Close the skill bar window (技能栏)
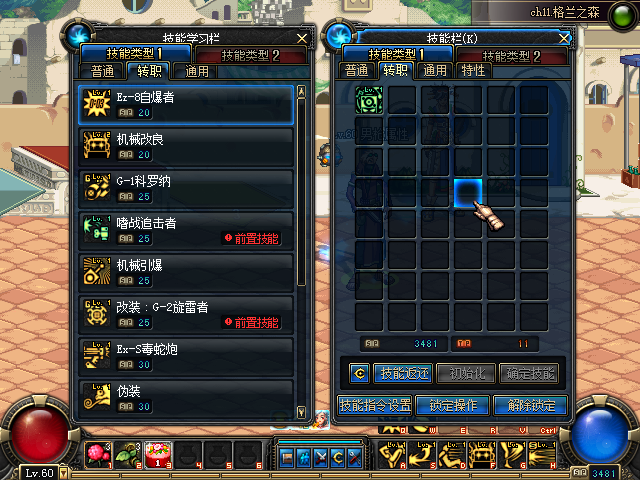This screenshot has height=480, width=640. pyautogui.click(x=564, y=38)
